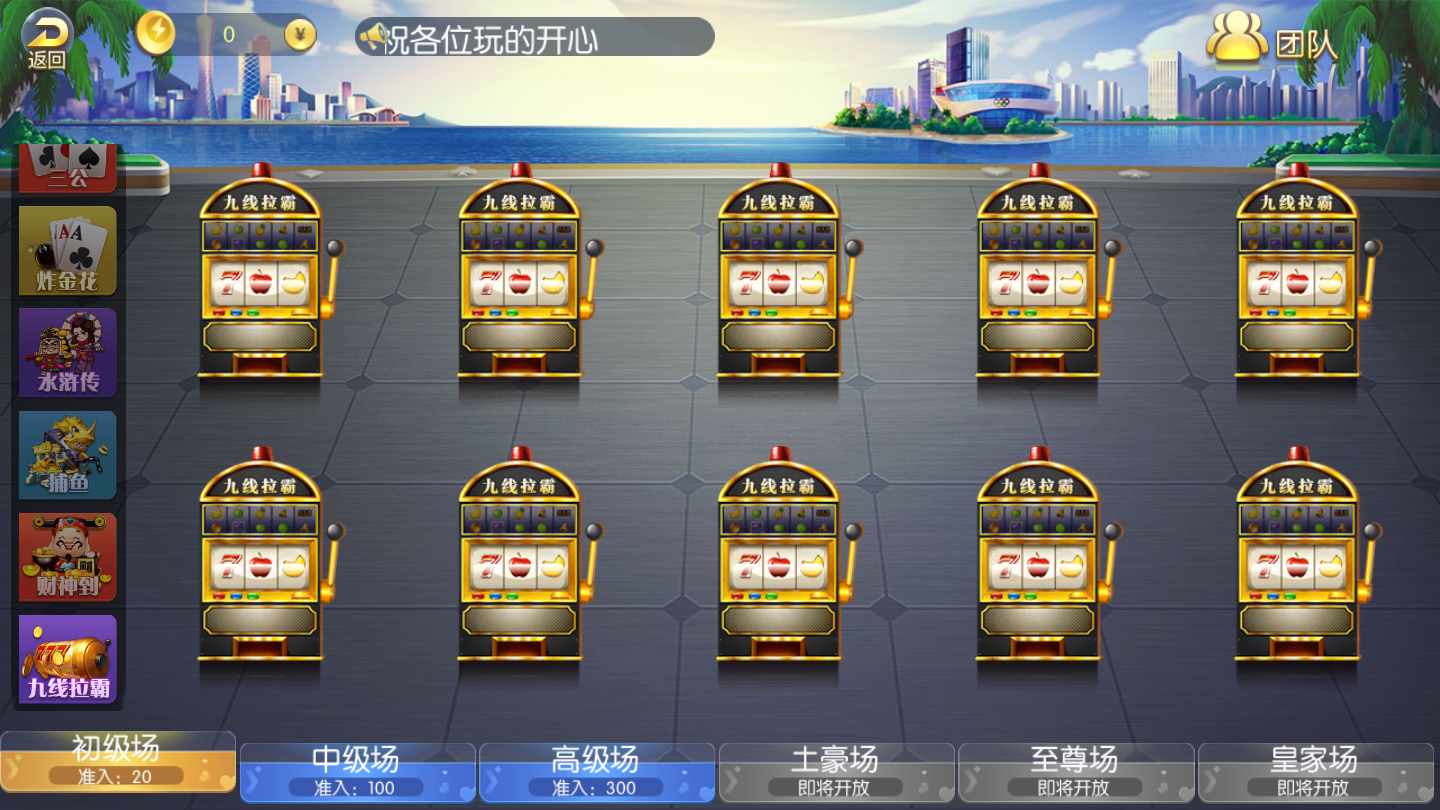Select the 九线拉霸 slots icon in sidebar
This screenshot has width=1440, height=810.
66,660
